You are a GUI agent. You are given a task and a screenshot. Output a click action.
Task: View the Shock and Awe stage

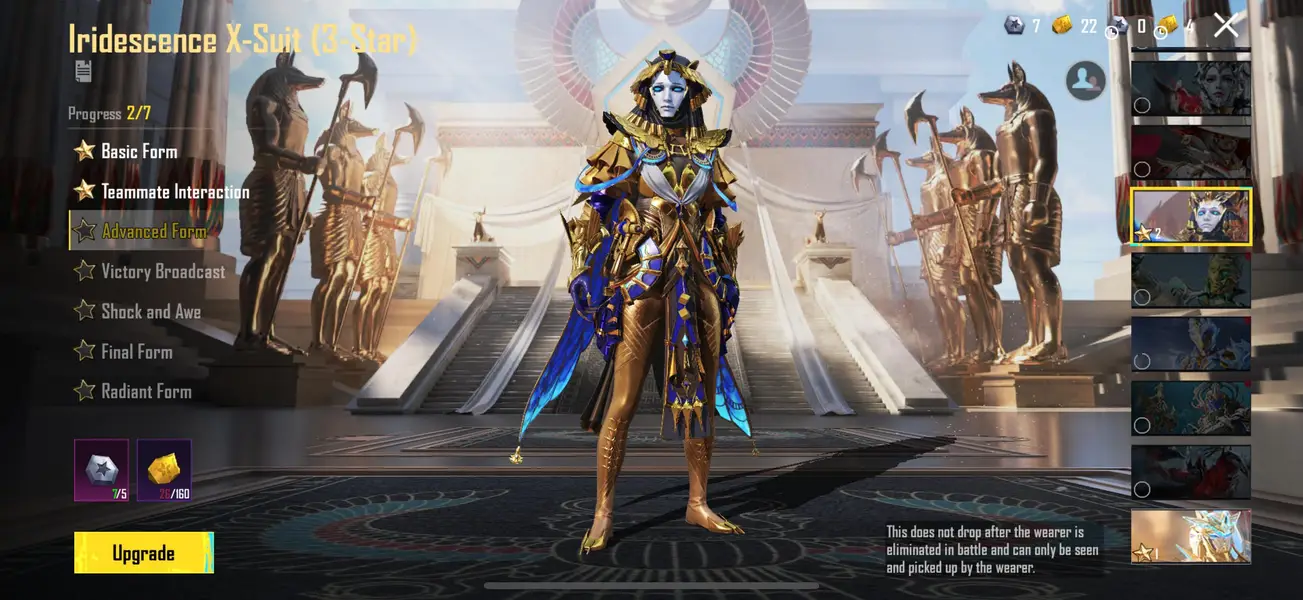[150, 311]
